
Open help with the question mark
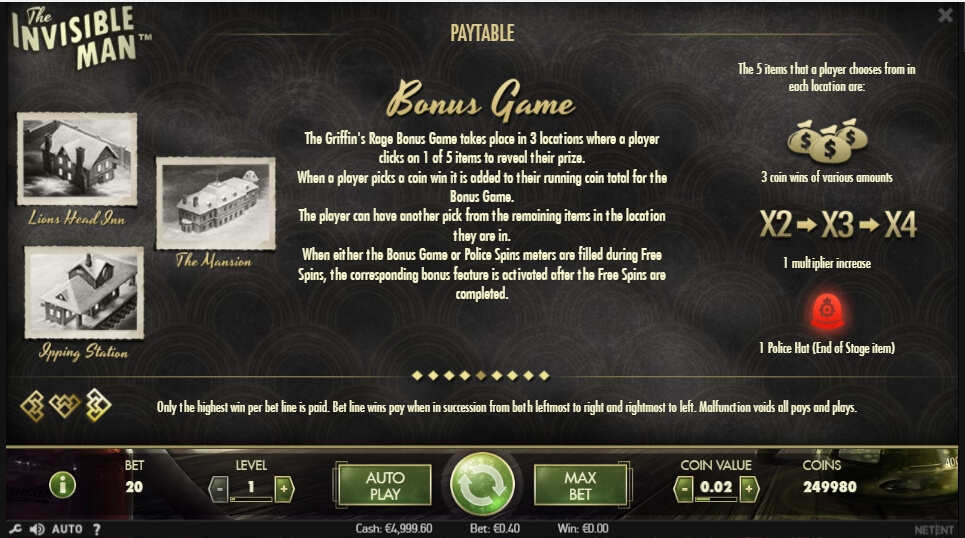click(x=97, y=528)
